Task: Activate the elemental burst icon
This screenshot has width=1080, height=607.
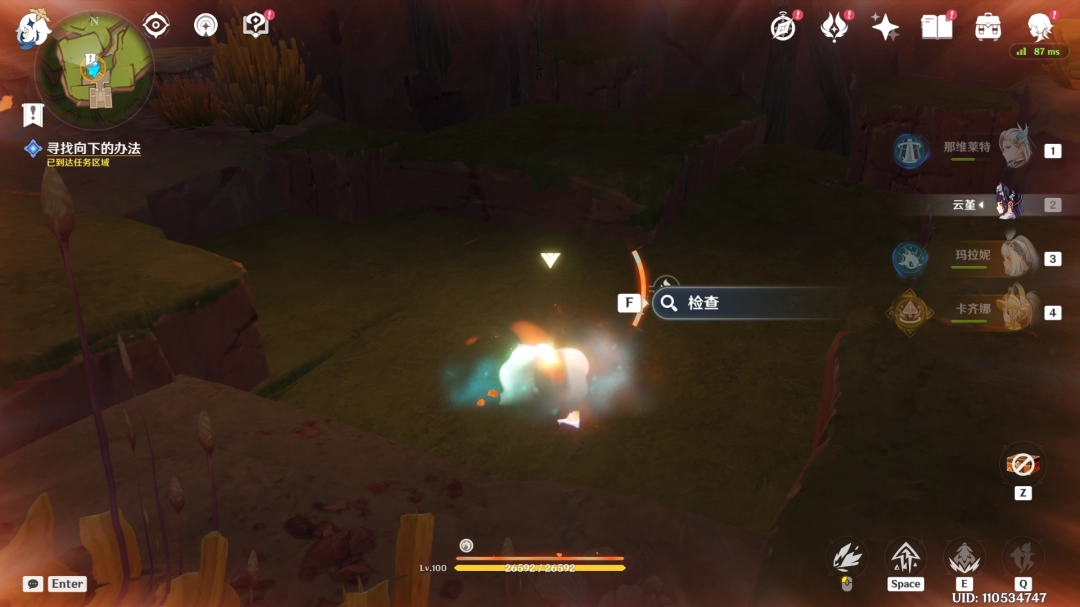Action: point(1023,558)
